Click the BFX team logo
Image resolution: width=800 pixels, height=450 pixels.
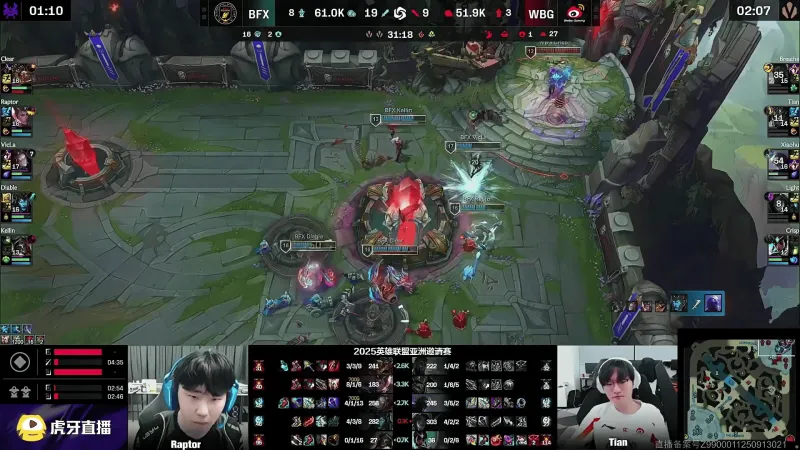pos(225,13)
